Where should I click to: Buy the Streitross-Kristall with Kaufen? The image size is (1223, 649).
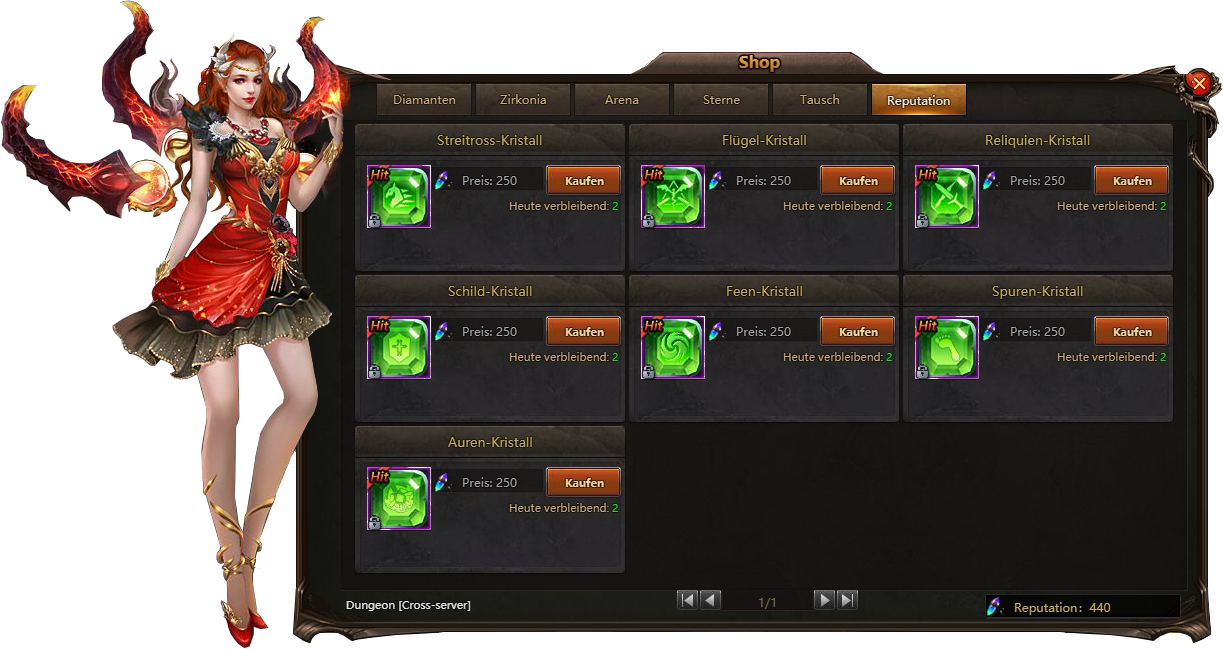[584, 181]
